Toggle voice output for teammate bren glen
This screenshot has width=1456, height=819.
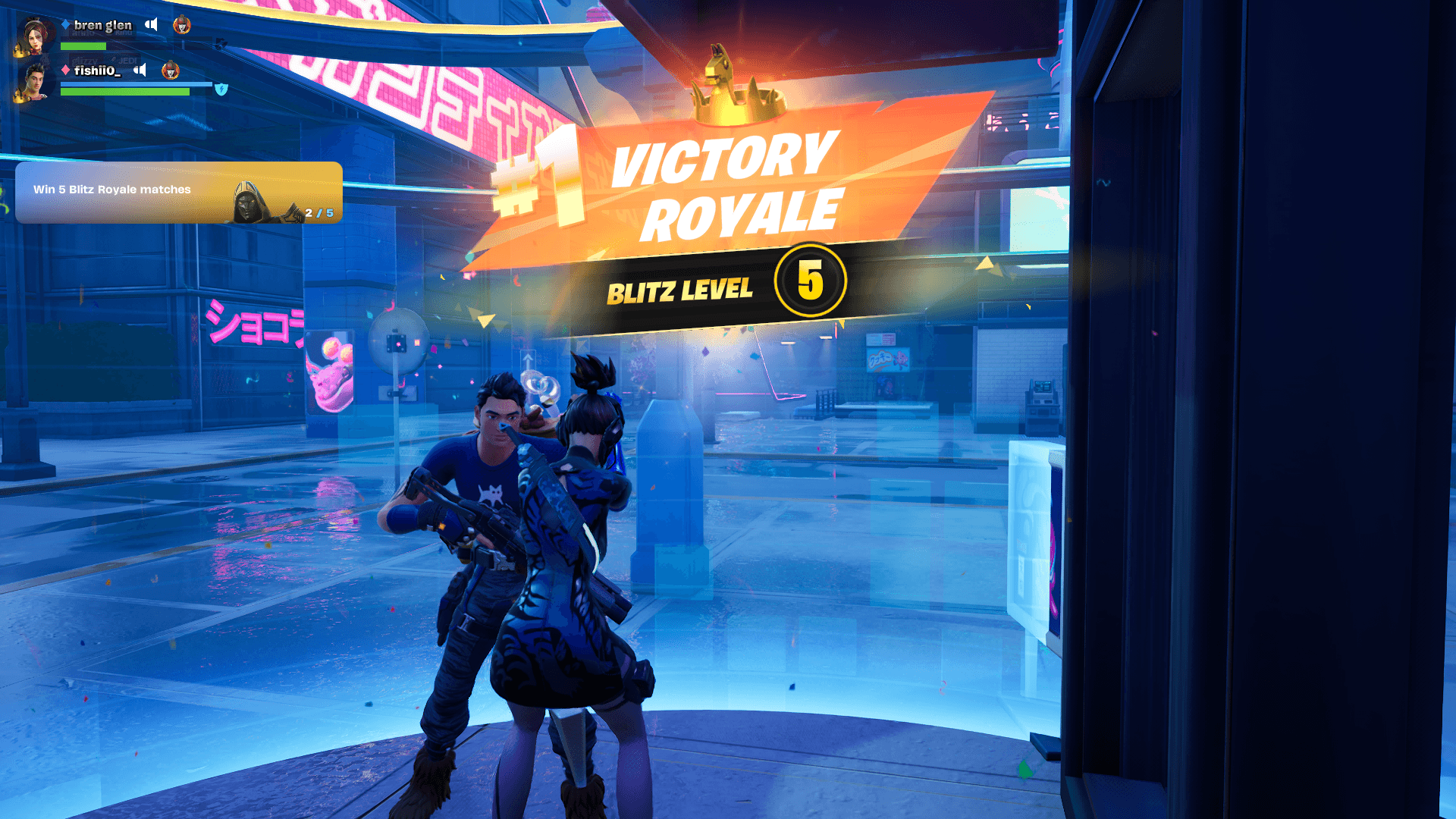152,24
